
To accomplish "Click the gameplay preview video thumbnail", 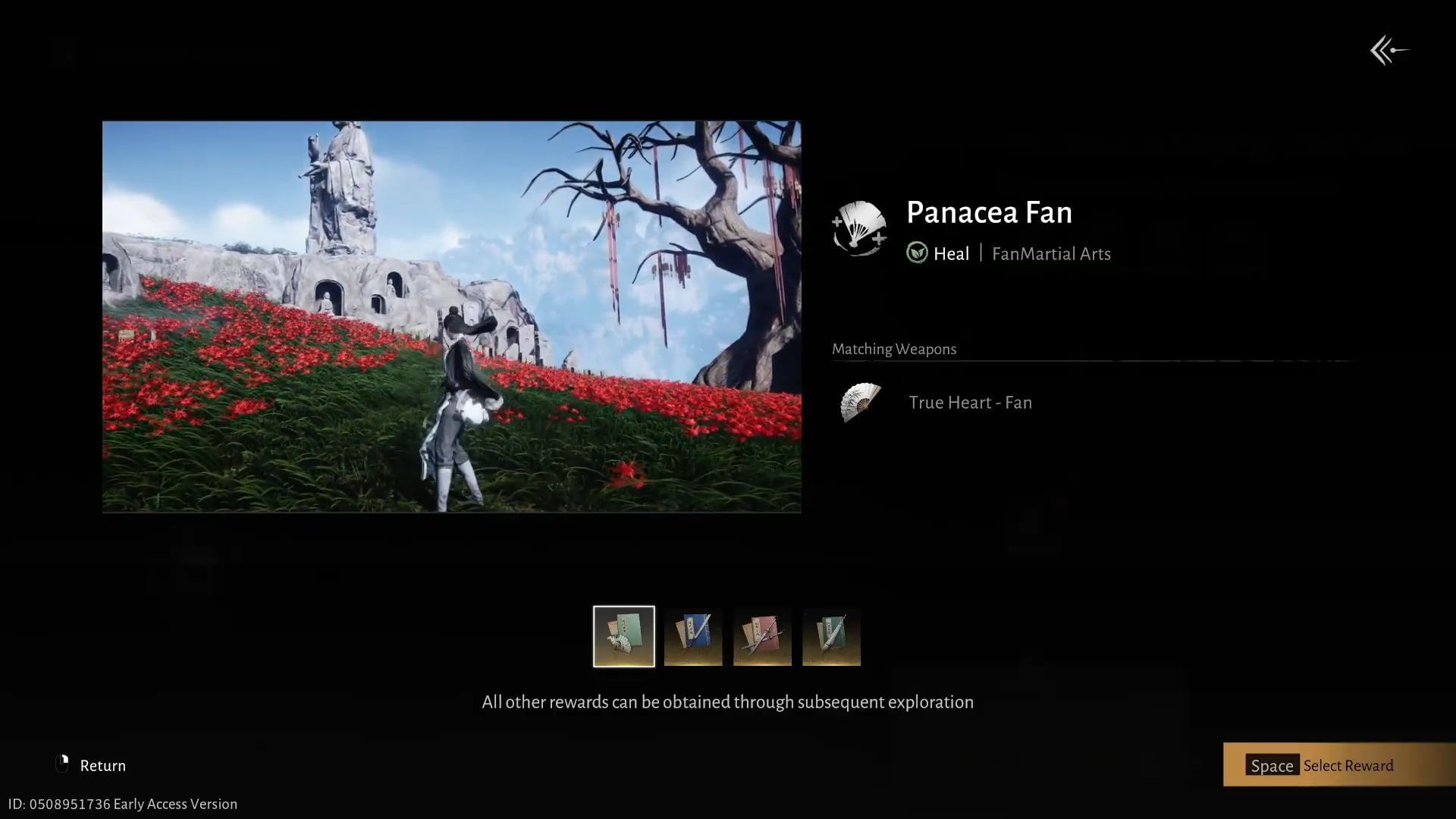I will point(451,316).
